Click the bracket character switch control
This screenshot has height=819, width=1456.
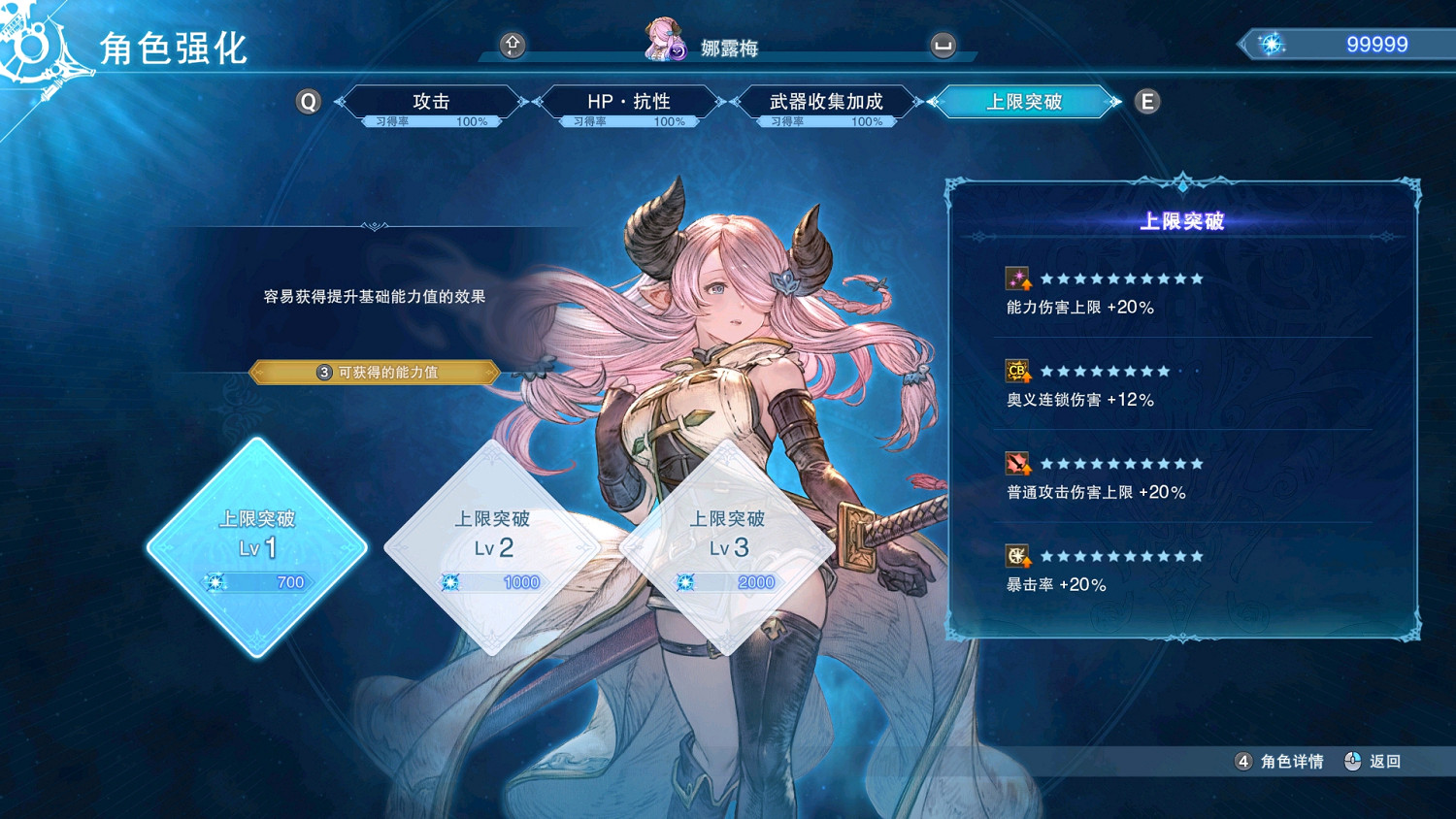[x=942, y=45]
